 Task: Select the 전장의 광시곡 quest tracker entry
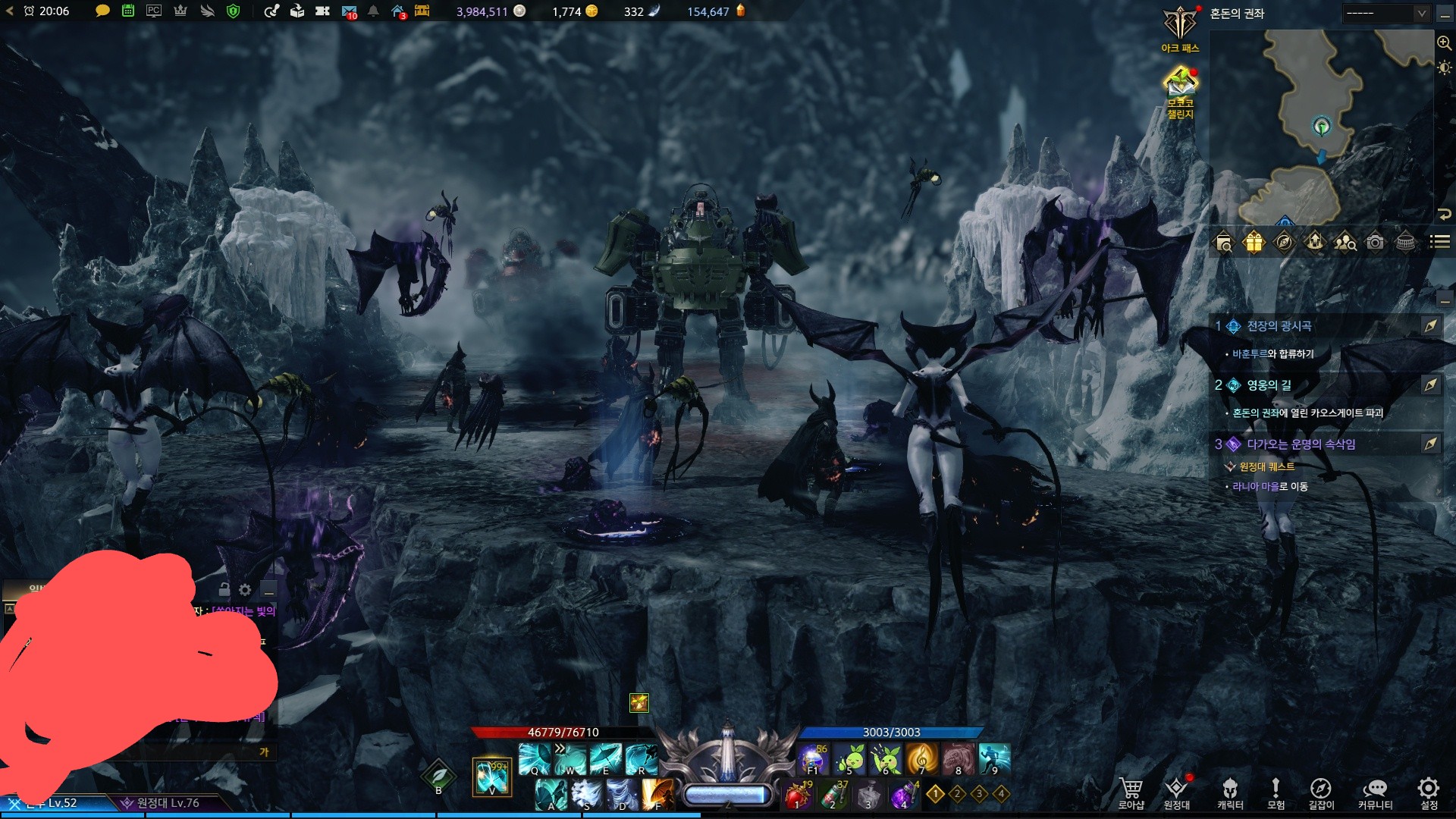[1279, 326]
